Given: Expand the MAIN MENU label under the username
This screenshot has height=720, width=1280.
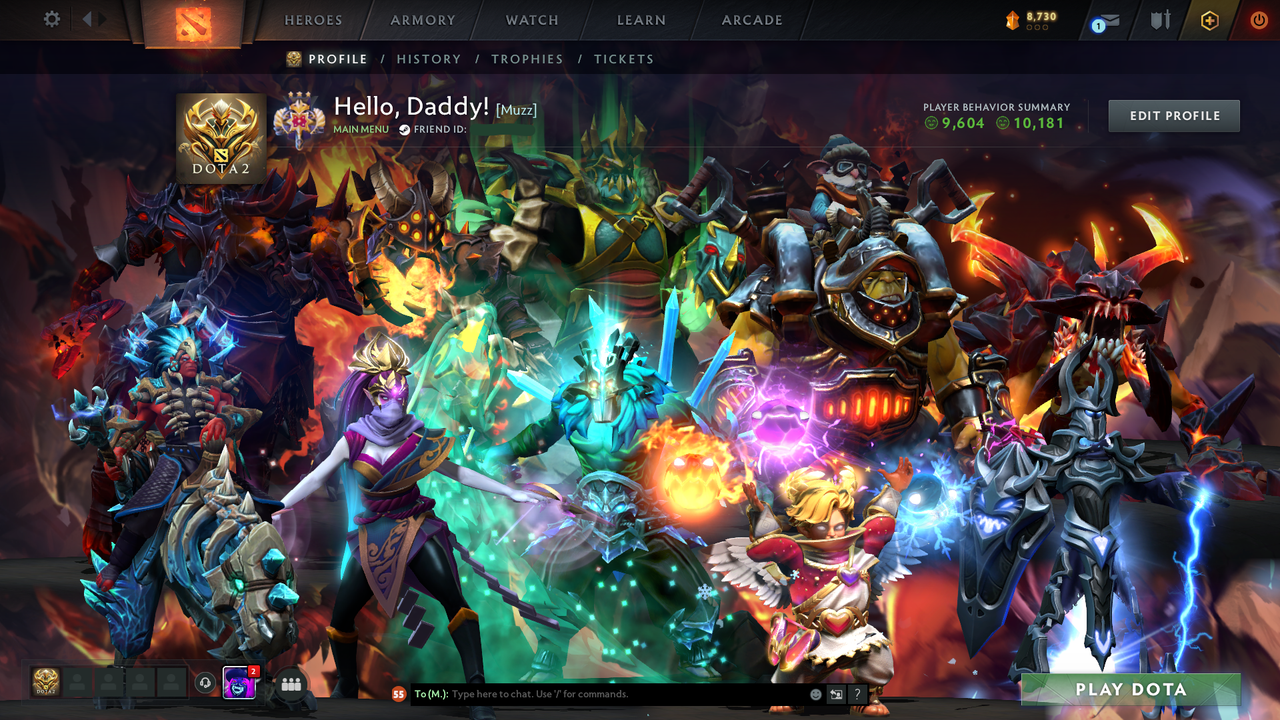Looking at the screenshot, I should [360, 128].
